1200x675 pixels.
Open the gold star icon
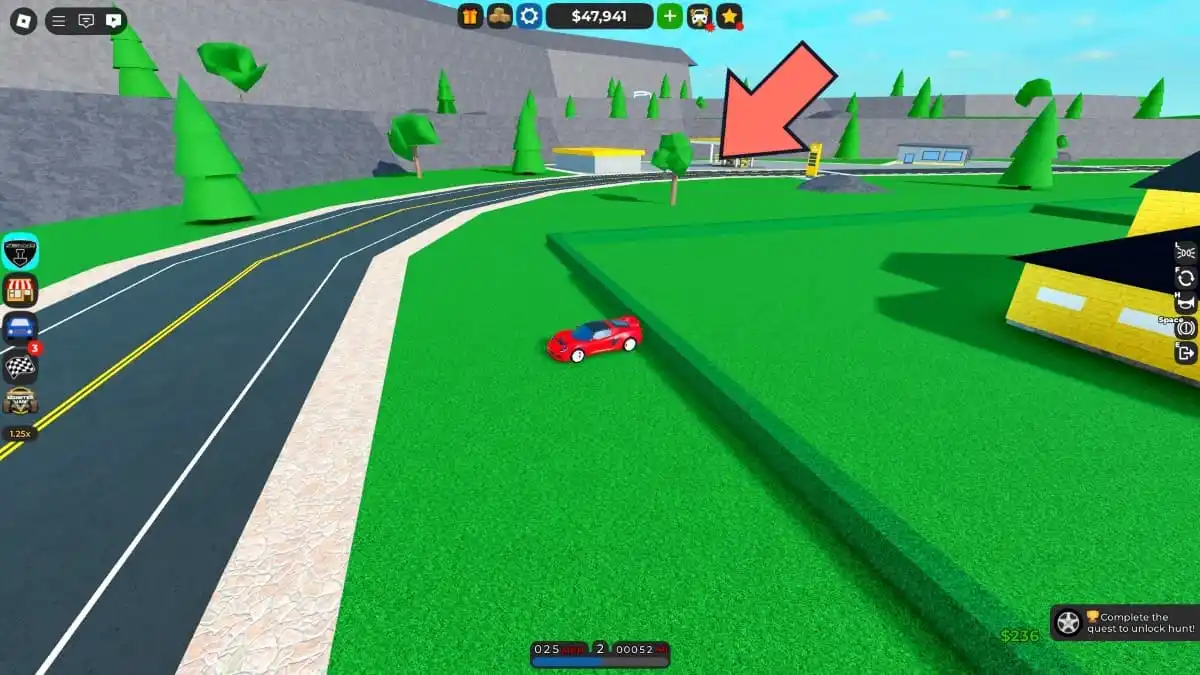pos(729,16)
